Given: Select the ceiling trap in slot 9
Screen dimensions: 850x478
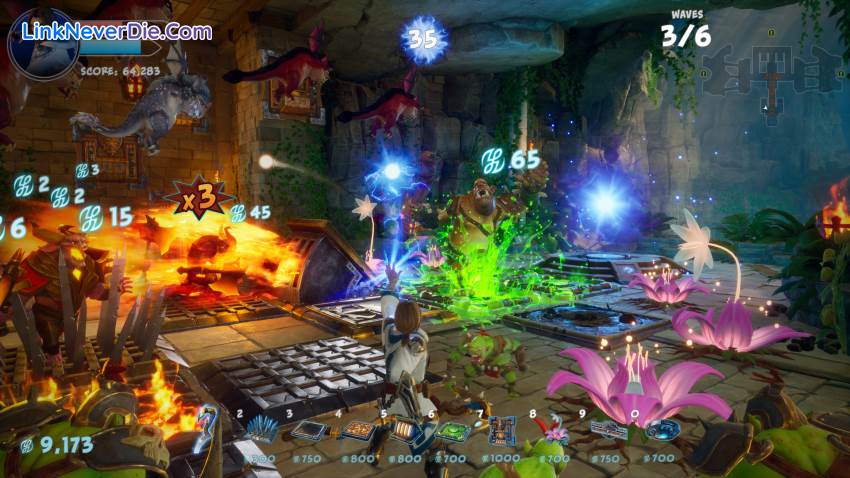Looking at the screenshot, I should (607, 431).
